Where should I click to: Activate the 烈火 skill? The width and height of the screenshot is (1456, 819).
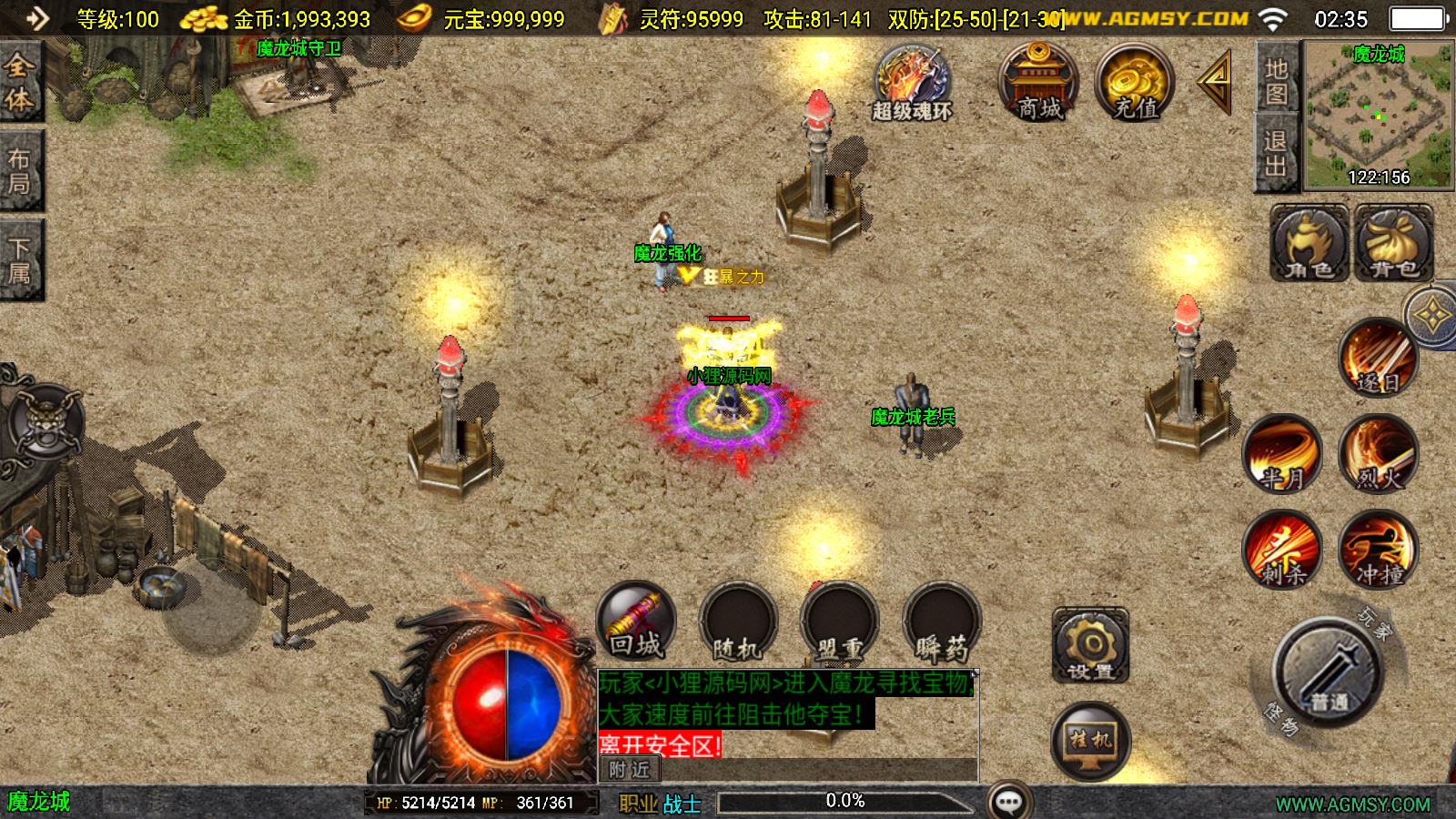click(x=1378, y=453)
